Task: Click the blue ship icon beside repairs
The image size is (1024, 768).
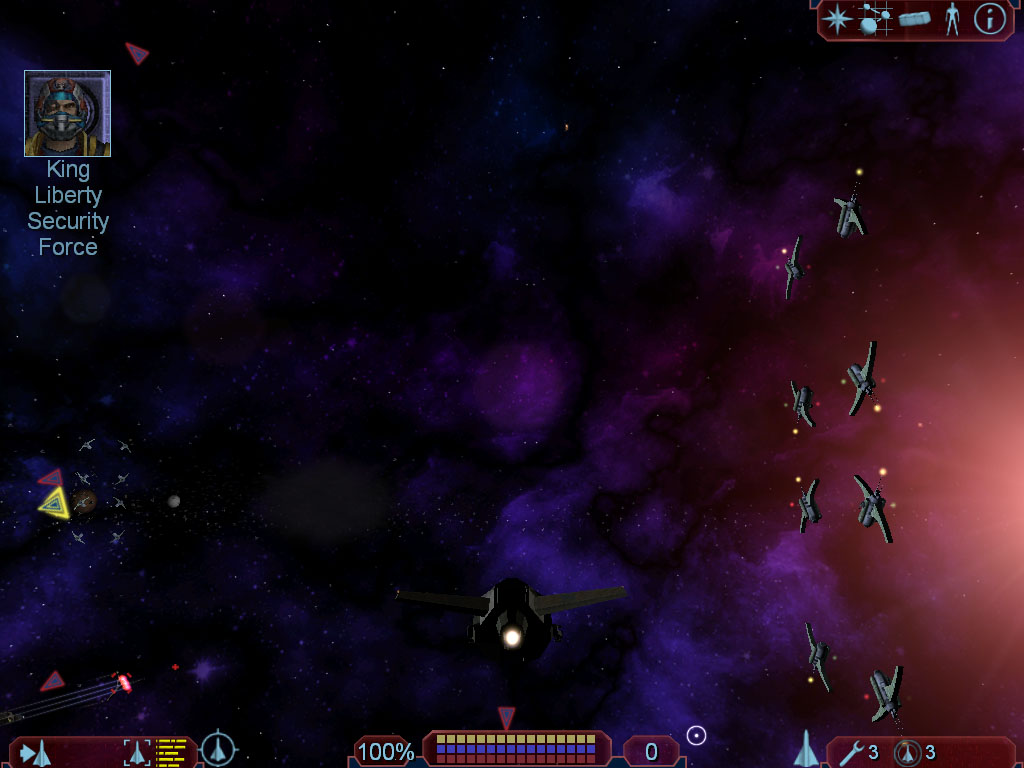Action: click(806, 749)
